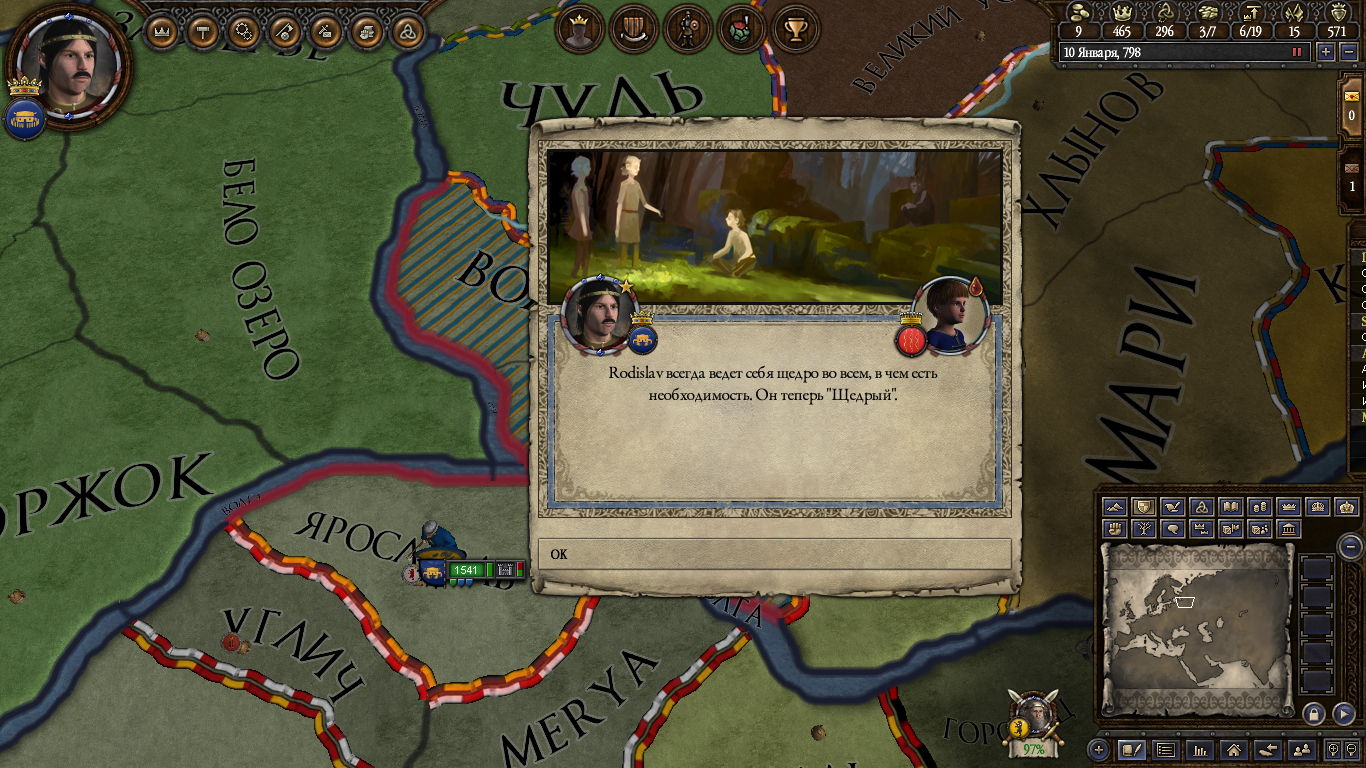This screenshot has height=768, width=1366.
Task: Switch to terrain map mode
Action: (x=1116, y=508)
